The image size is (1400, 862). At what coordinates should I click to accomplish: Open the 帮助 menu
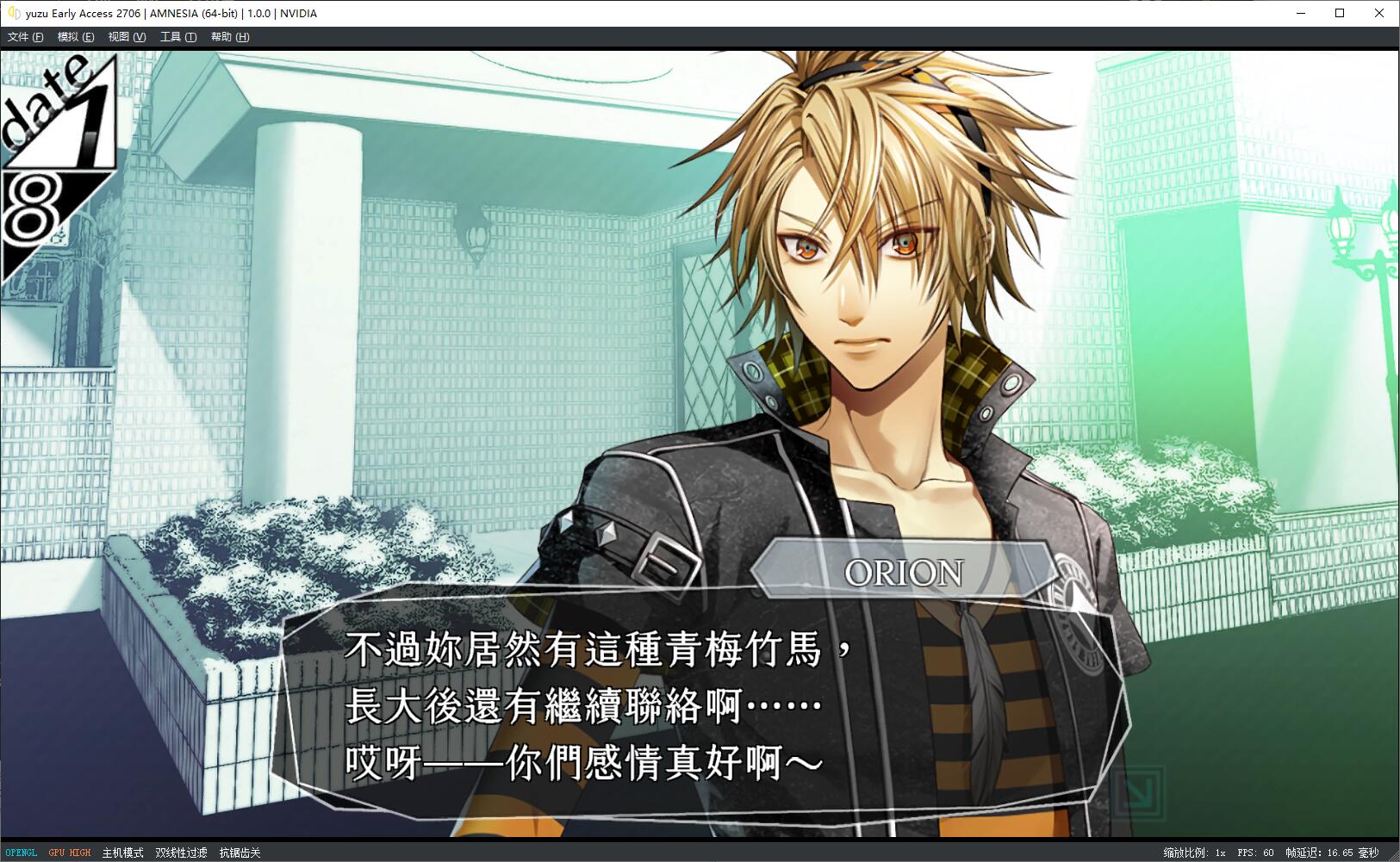click(227, 37)
